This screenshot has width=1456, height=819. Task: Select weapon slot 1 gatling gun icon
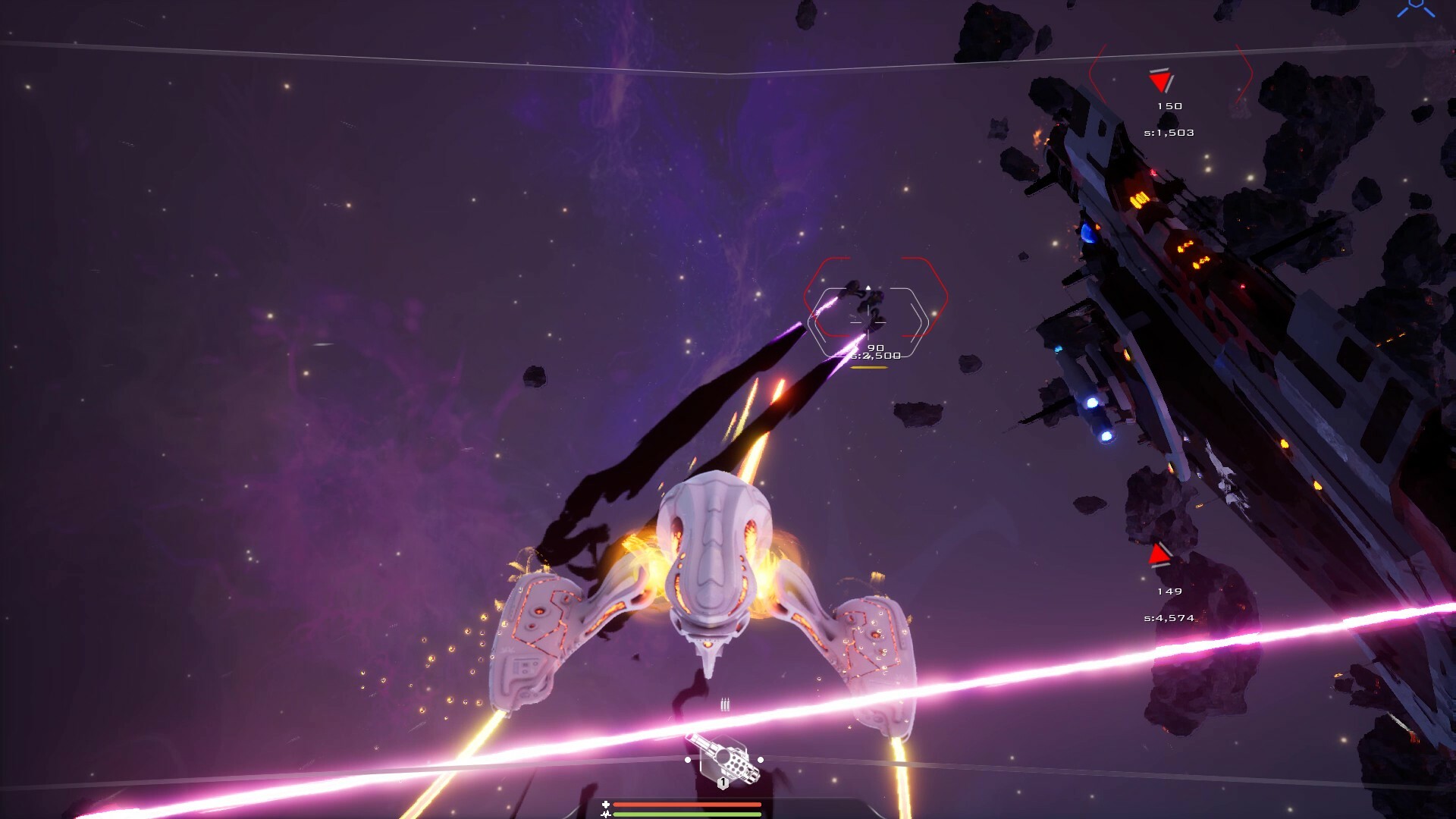725,762
